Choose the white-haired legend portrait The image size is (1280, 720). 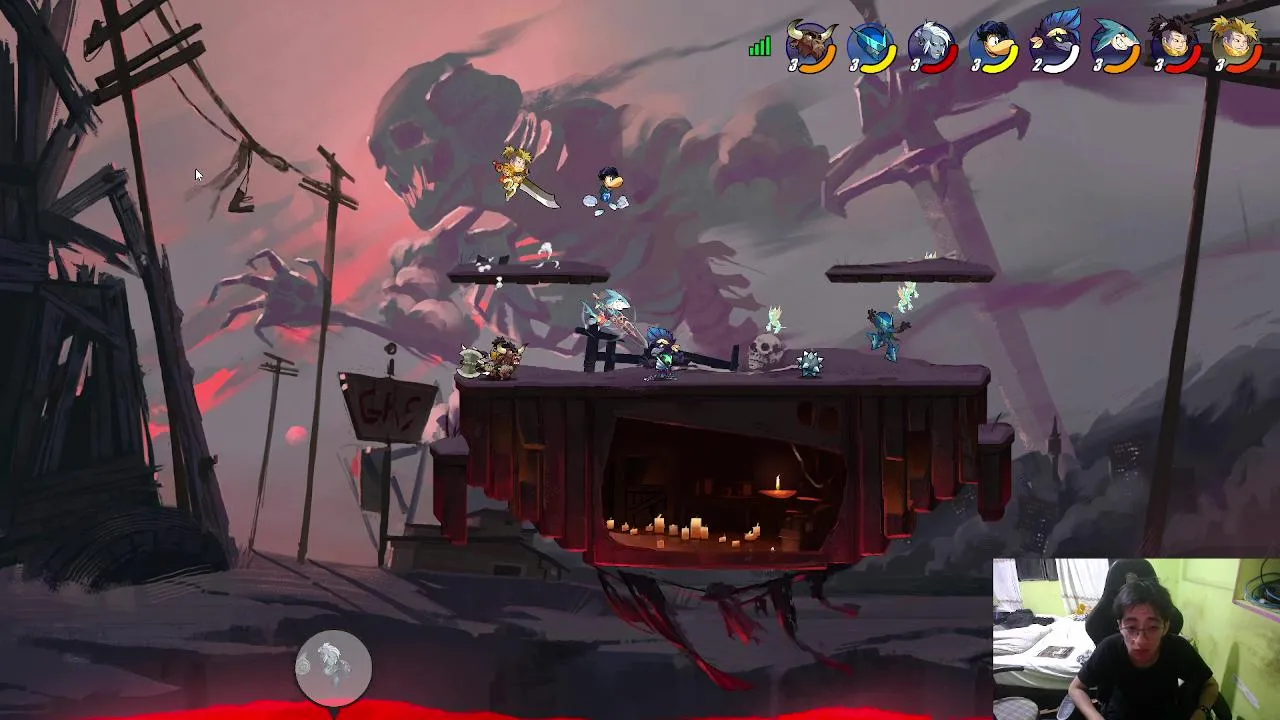click(932, 47)
